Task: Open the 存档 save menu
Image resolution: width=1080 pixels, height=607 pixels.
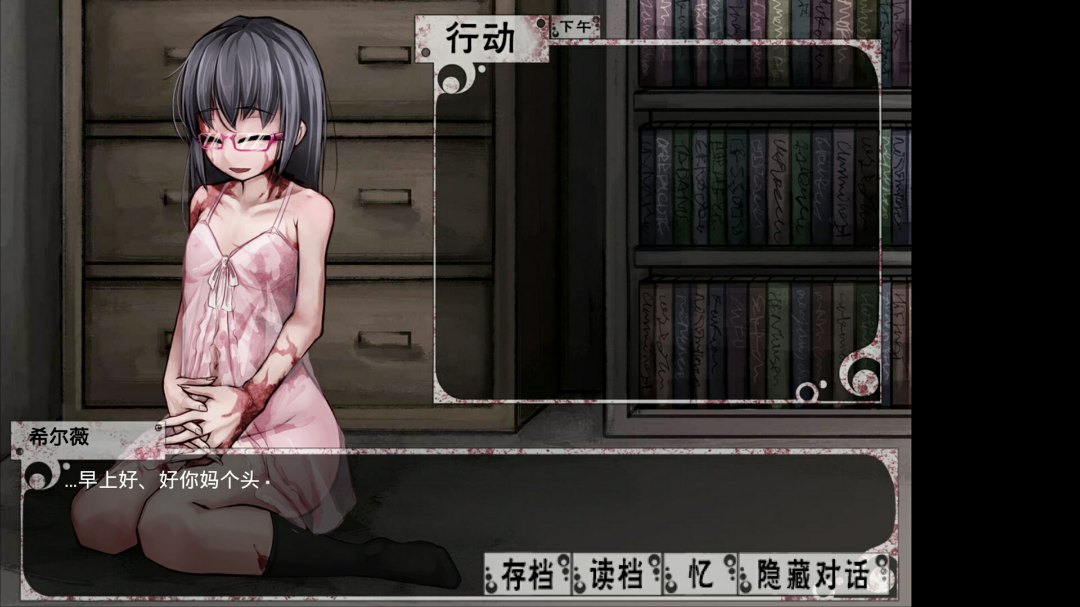Action: point(527,576)
